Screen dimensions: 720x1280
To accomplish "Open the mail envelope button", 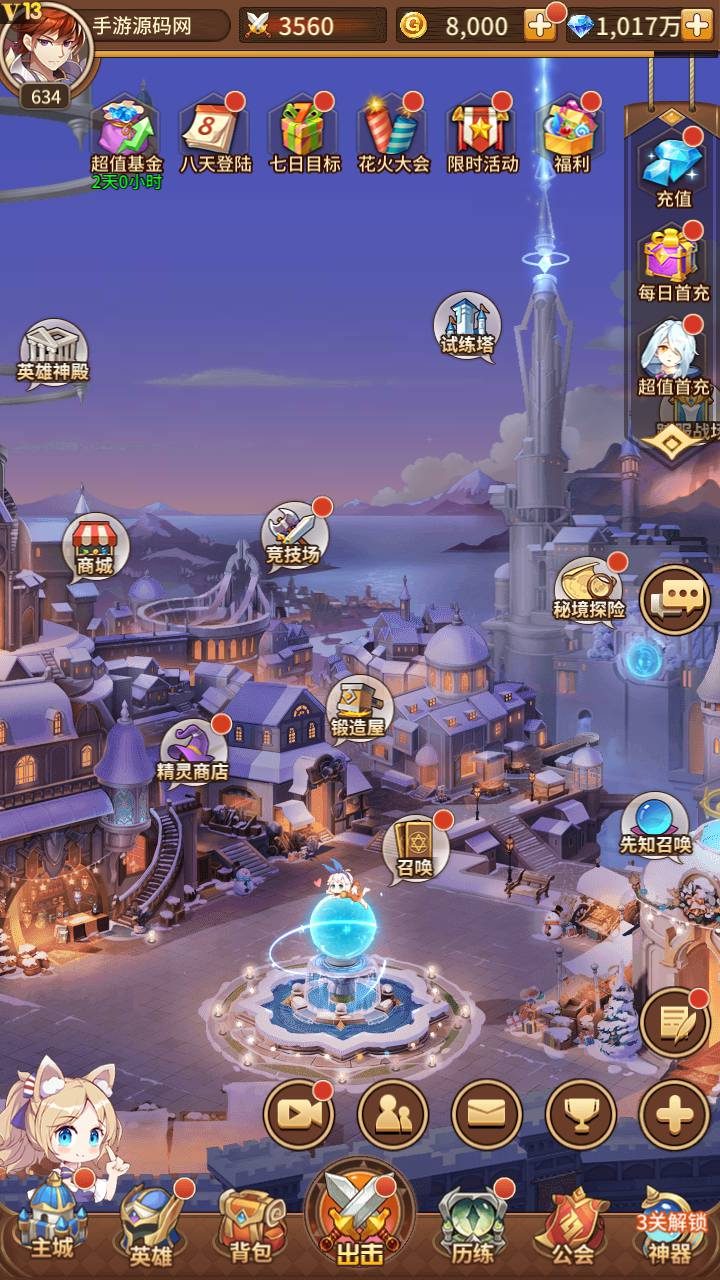I will pyautogui.click(x=487, y=1114).
